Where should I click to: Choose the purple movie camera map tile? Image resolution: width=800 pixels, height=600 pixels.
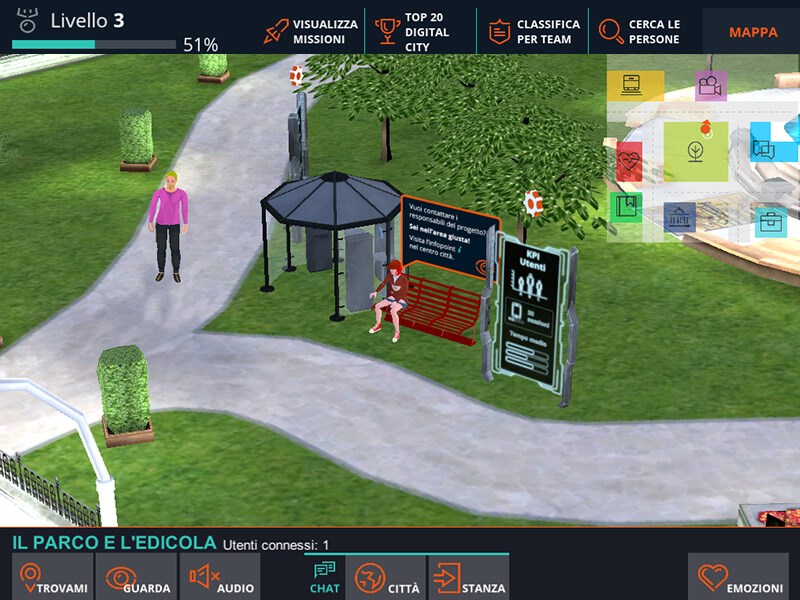tap(710, 86)
